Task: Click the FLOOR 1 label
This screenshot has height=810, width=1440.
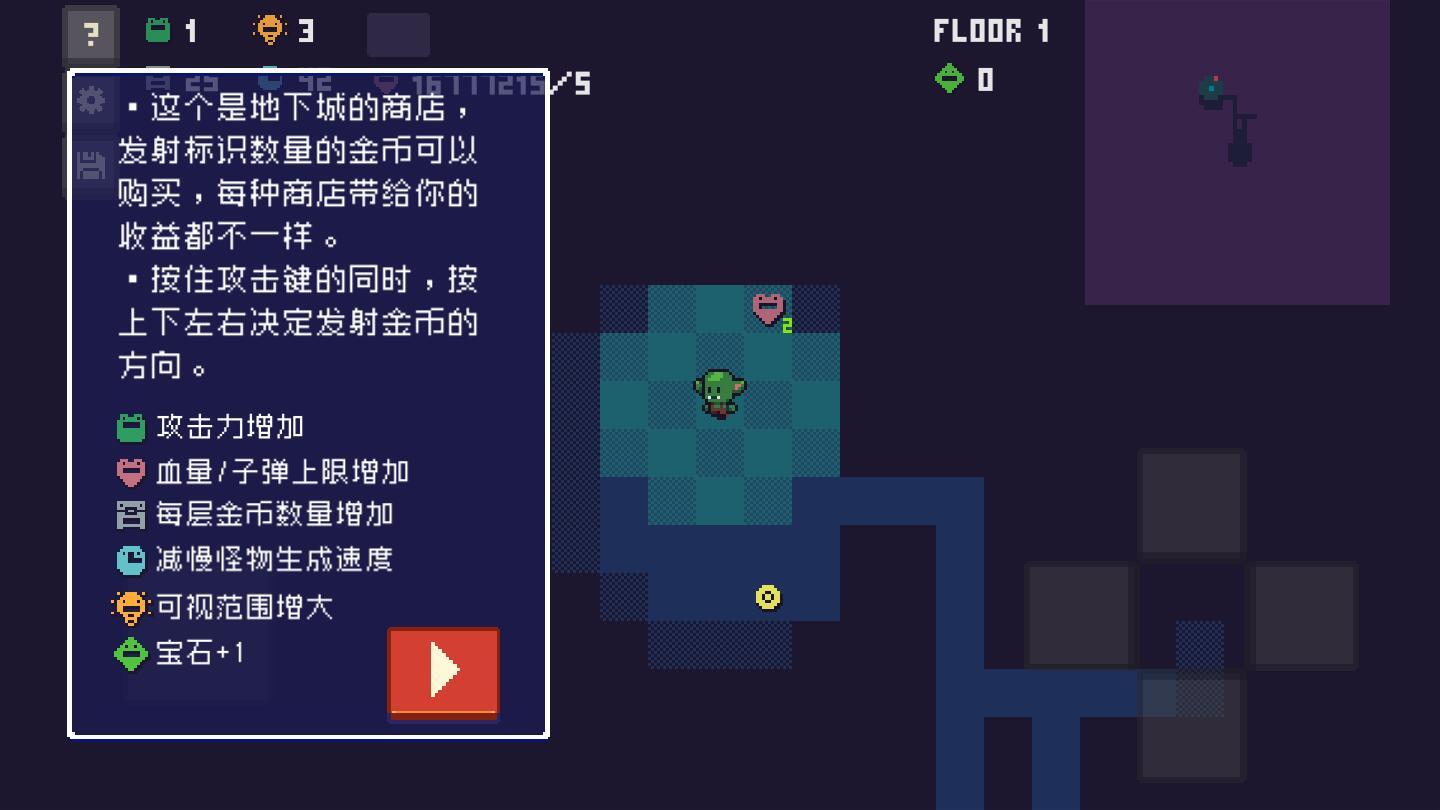Action: [x=989, y=30]
